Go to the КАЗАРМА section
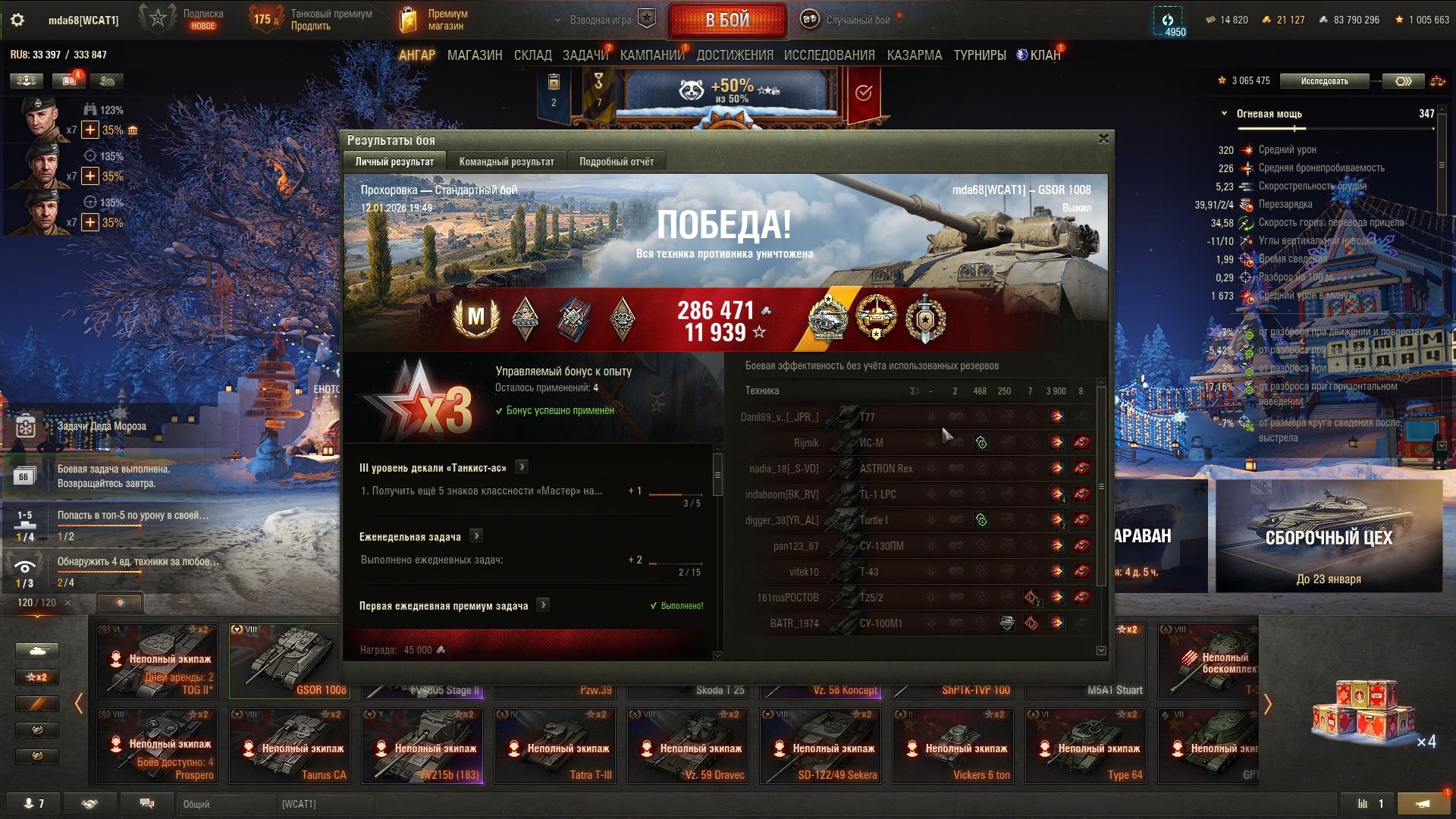This screenshot has height=819, width=1456. tap(914, 55)
